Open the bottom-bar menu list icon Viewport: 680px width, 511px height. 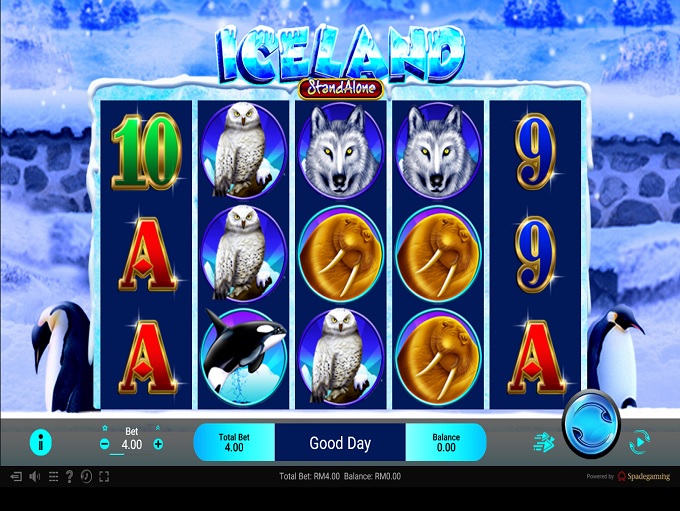(52, 477)
